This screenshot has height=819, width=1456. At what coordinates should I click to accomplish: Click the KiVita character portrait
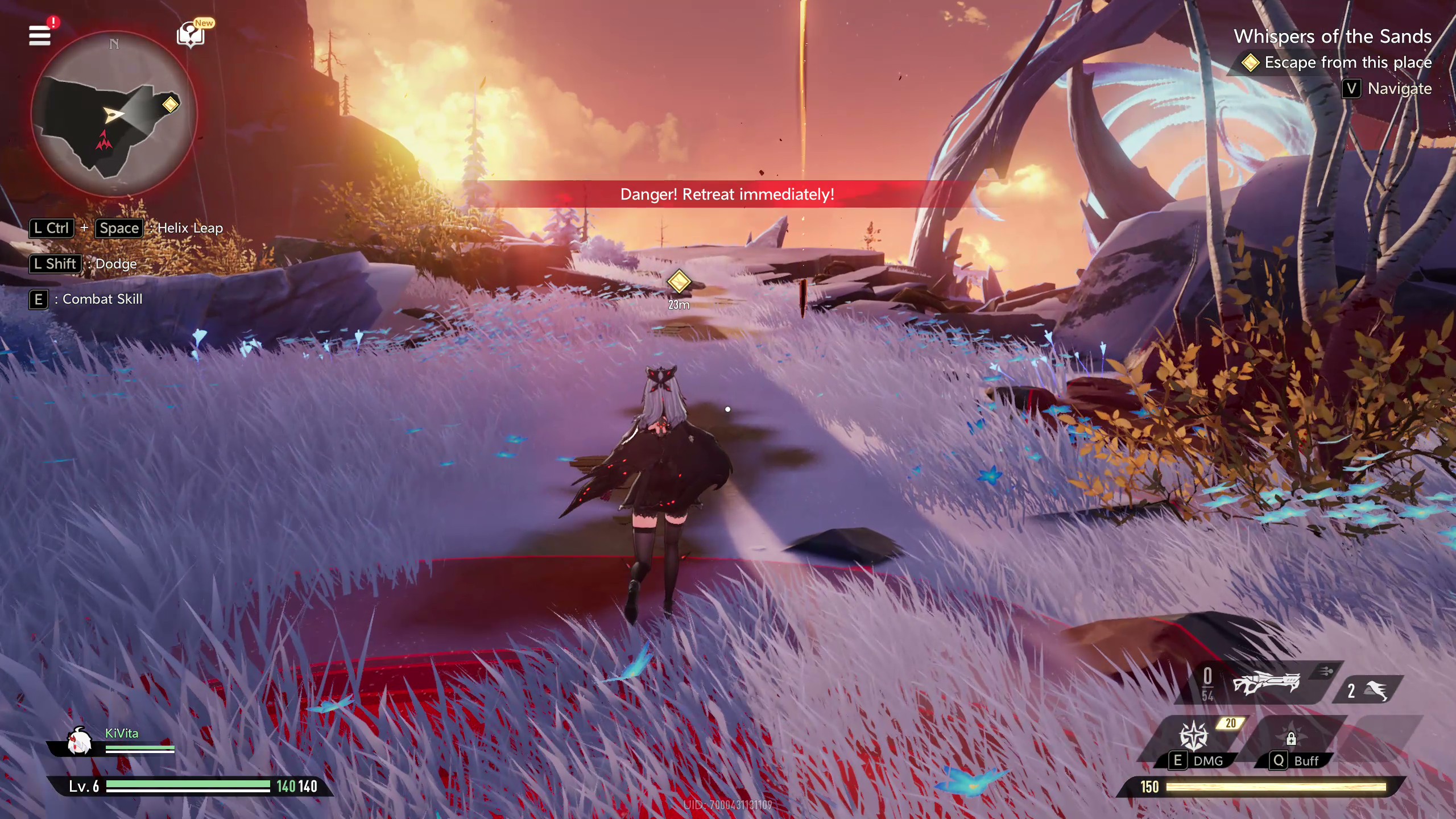coord(79,741)
